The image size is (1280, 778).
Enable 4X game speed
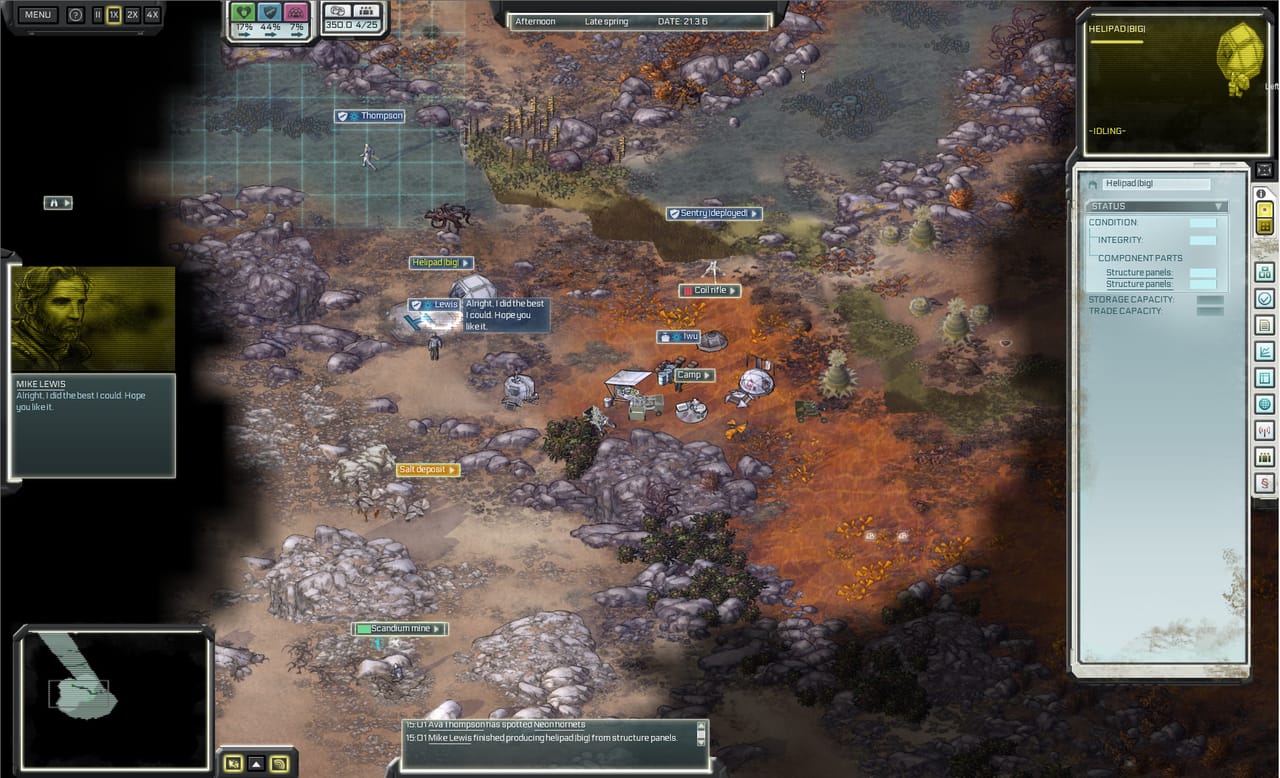[151, 14]
